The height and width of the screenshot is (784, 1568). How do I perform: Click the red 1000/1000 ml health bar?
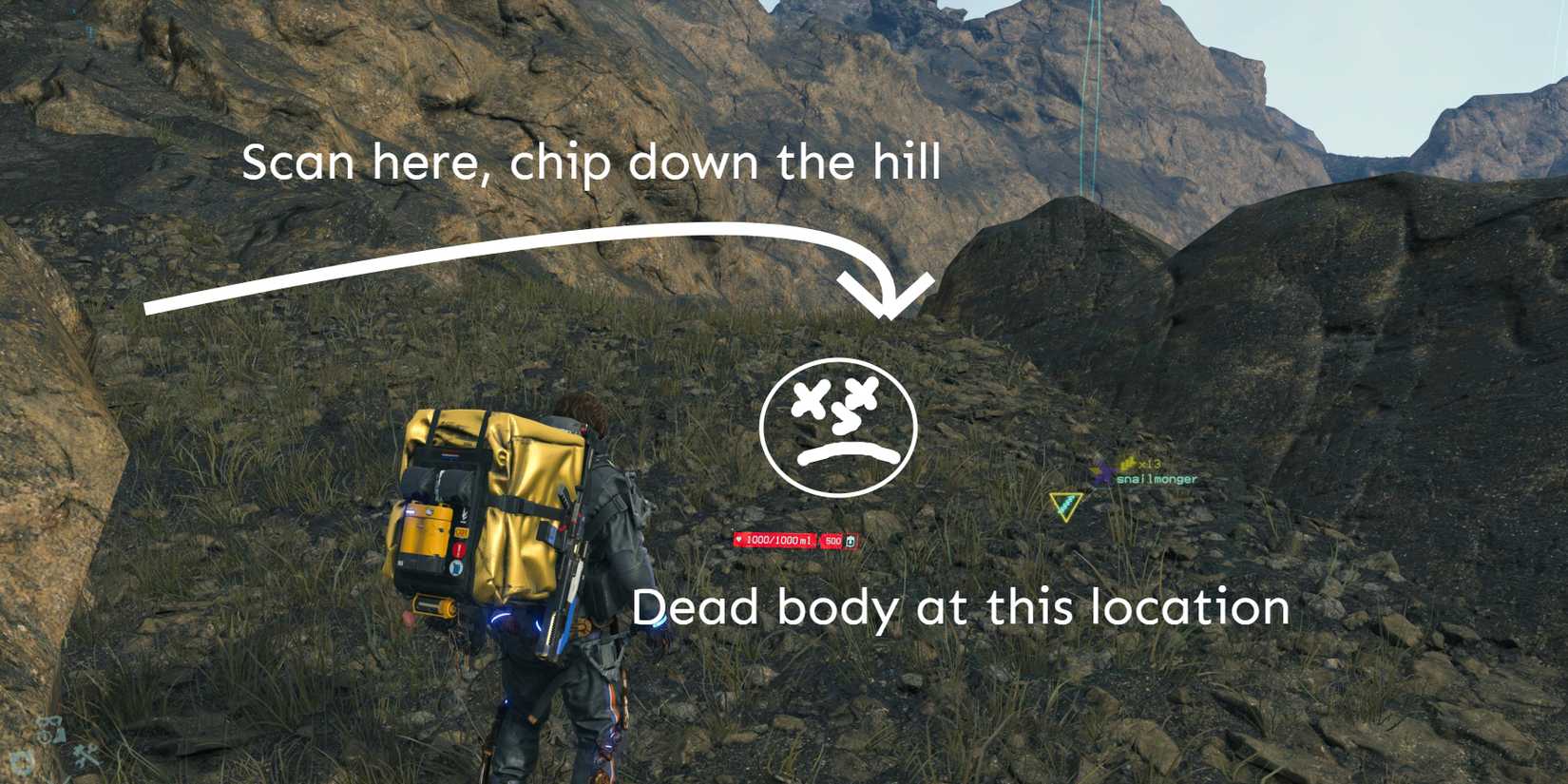pos(779,540)
